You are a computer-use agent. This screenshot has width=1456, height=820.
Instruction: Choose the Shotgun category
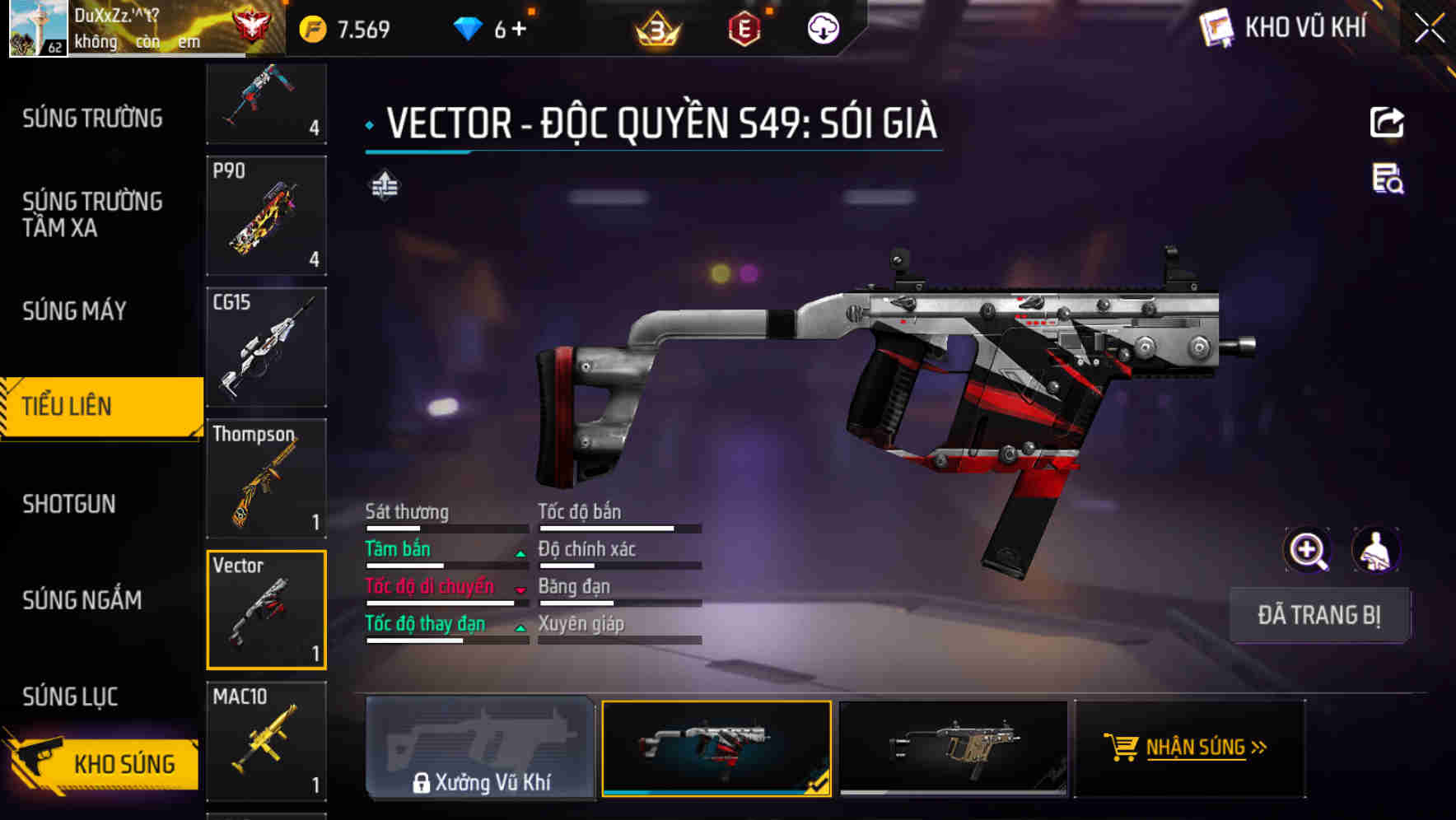(69, 504)
